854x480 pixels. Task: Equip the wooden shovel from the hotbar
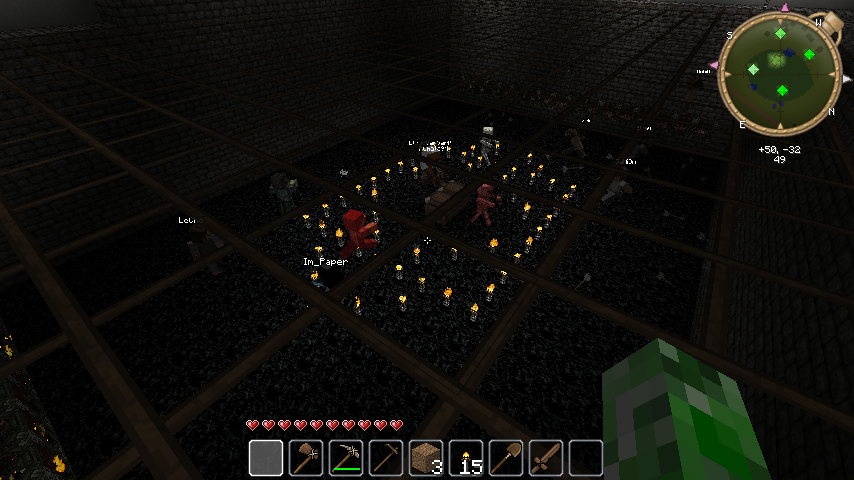tap(505, 458)
